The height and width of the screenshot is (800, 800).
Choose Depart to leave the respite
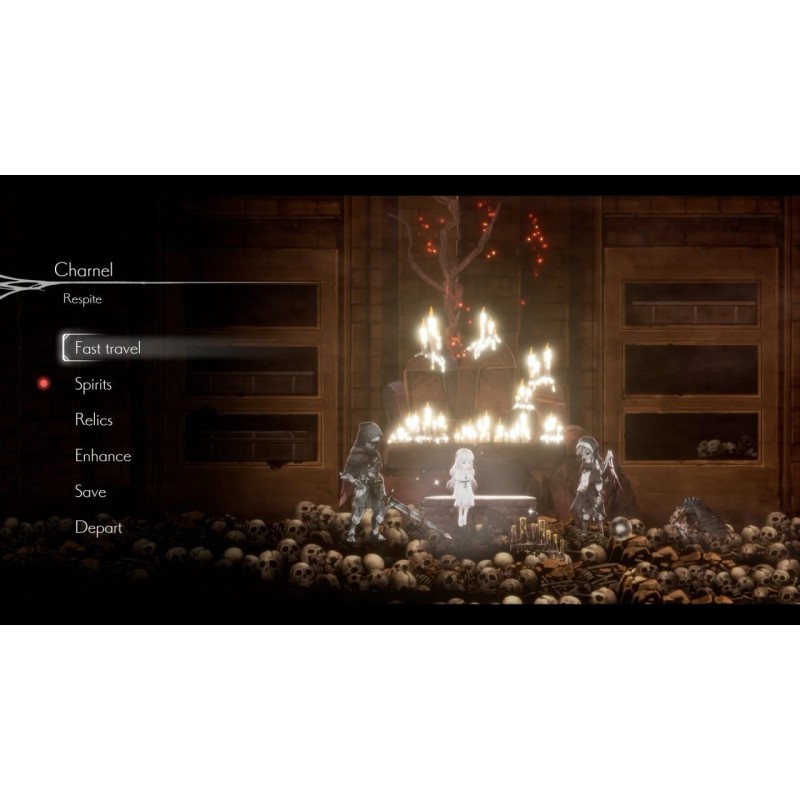click(98, 527)
